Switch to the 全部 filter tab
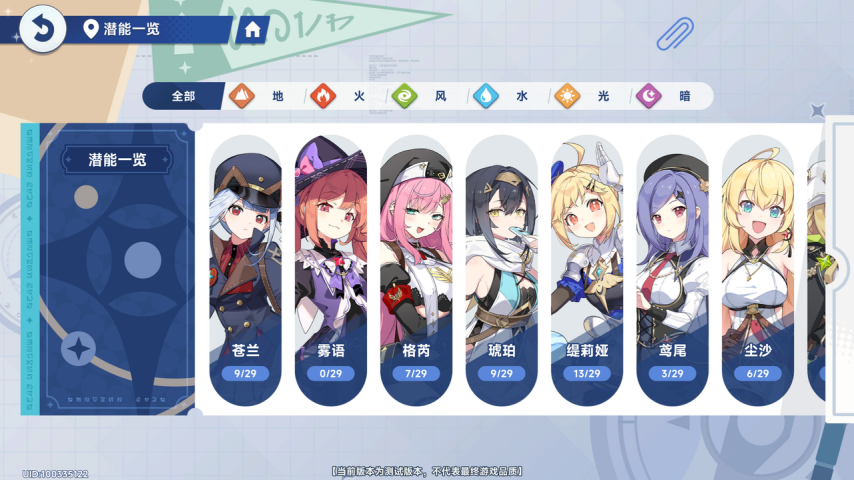Viewport: 854px width, 480px height. tap(183, 96)
